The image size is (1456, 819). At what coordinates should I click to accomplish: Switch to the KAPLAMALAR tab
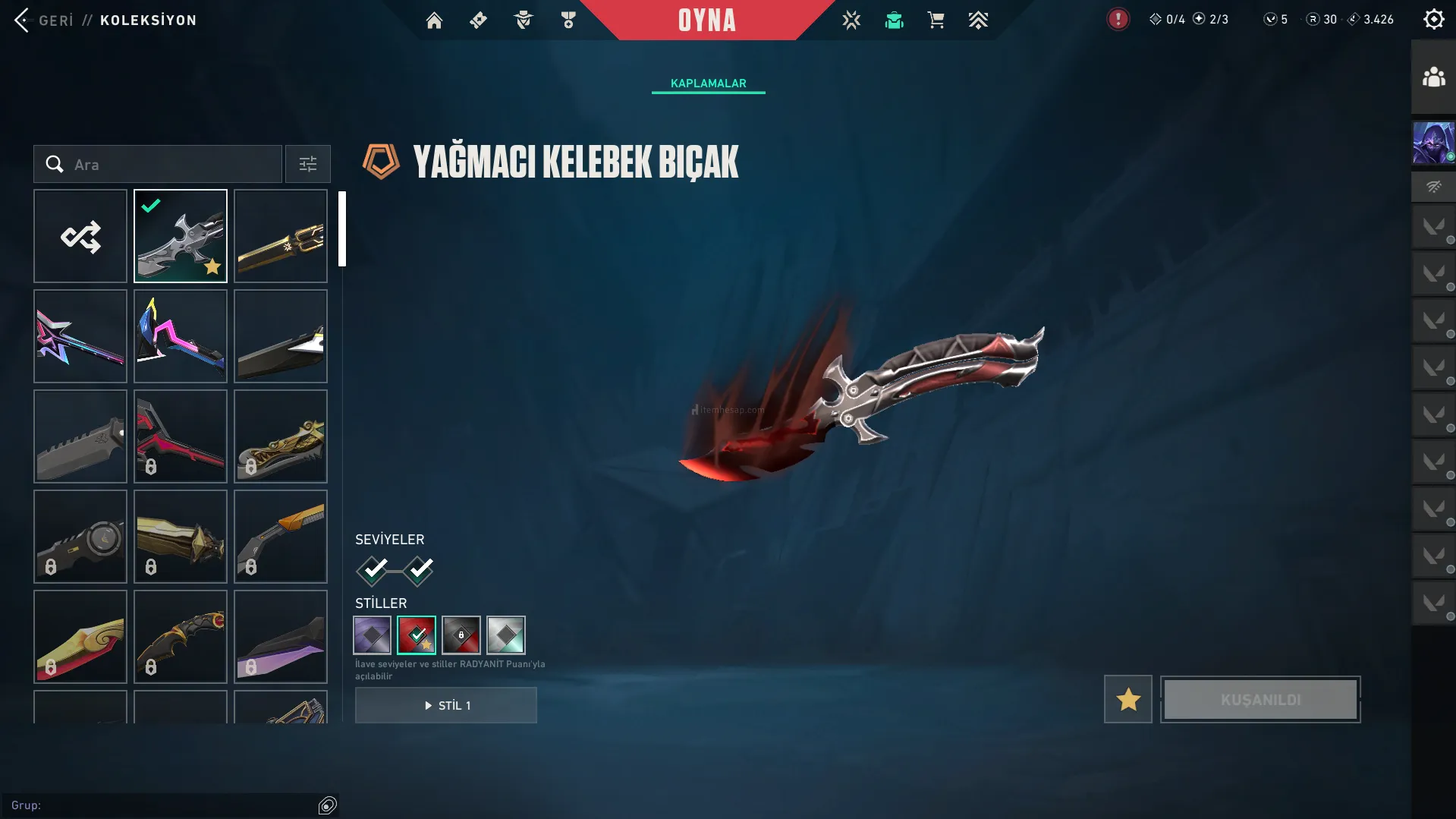708,83
